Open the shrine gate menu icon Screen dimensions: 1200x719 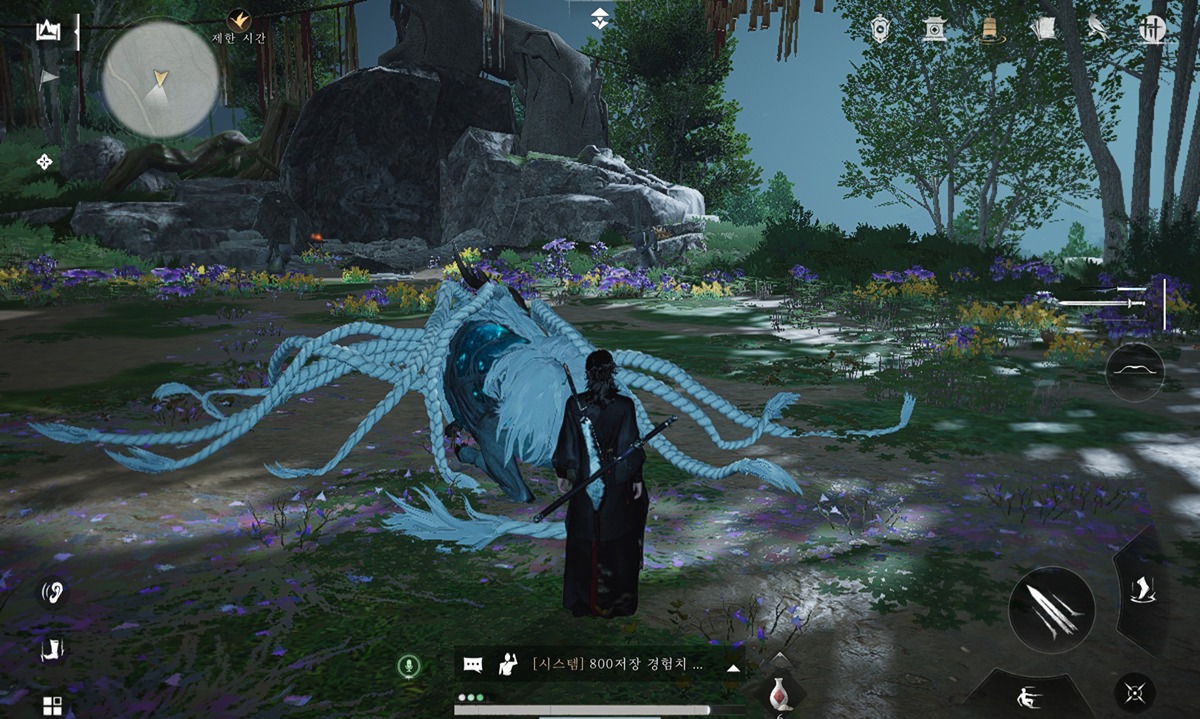click(936, 29)
